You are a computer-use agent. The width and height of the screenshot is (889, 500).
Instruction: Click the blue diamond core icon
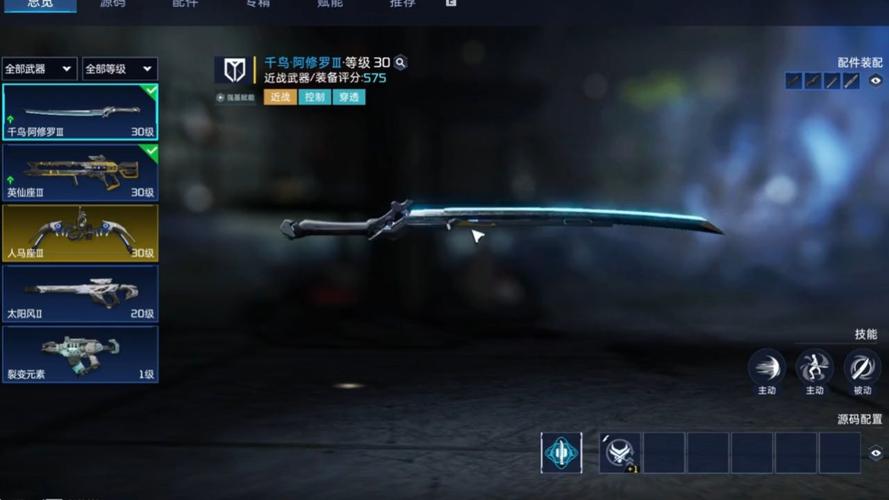pyautogui.click(x=561, y=453)
